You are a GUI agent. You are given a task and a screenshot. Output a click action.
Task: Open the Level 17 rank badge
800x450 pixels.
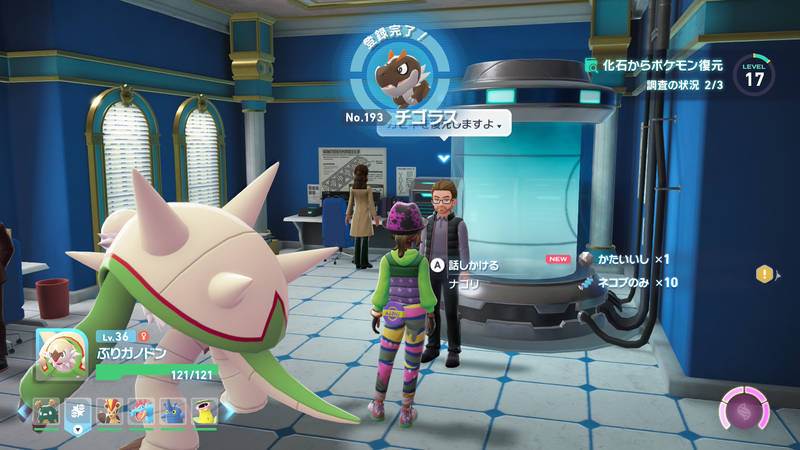(x=753, y=75)
